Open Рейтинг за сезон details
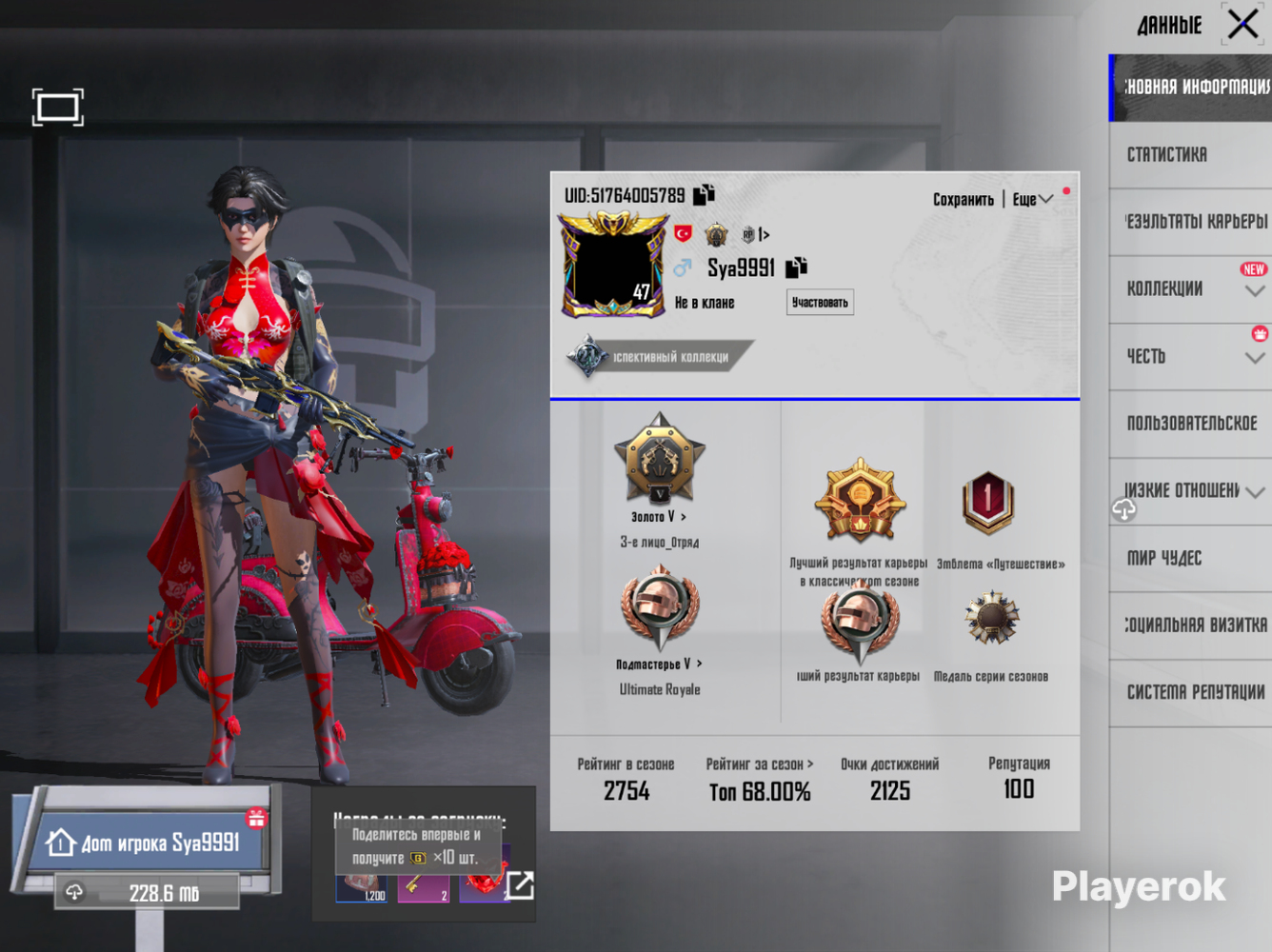 tap(760, 764)
